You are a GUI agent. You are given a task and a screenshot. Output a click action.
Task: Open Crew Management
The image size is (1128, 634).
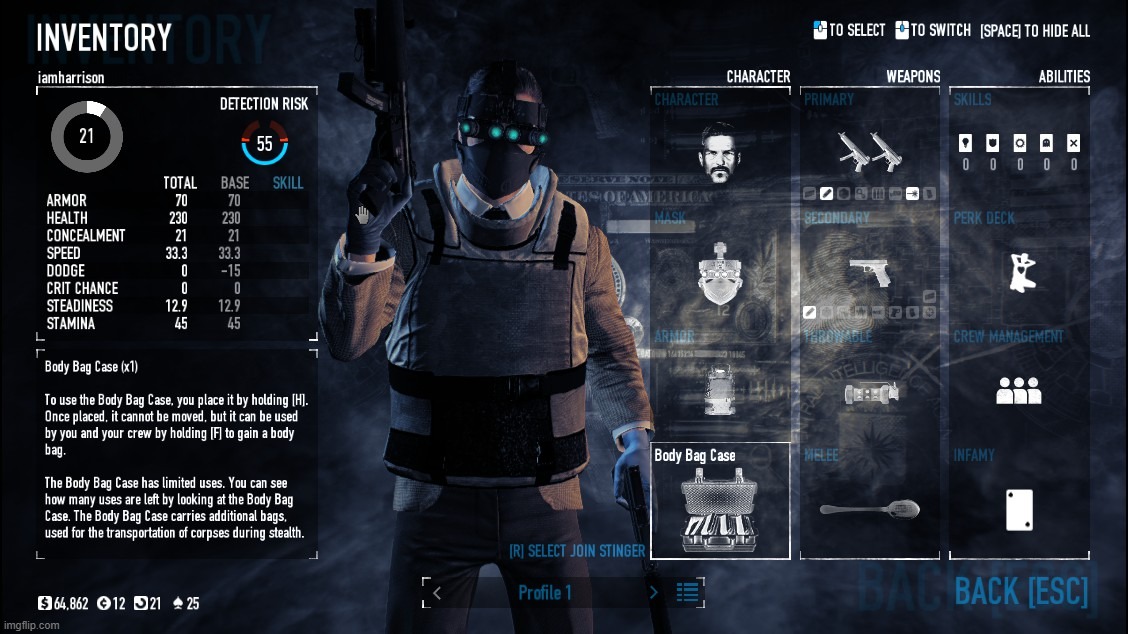pos(1019,390)
